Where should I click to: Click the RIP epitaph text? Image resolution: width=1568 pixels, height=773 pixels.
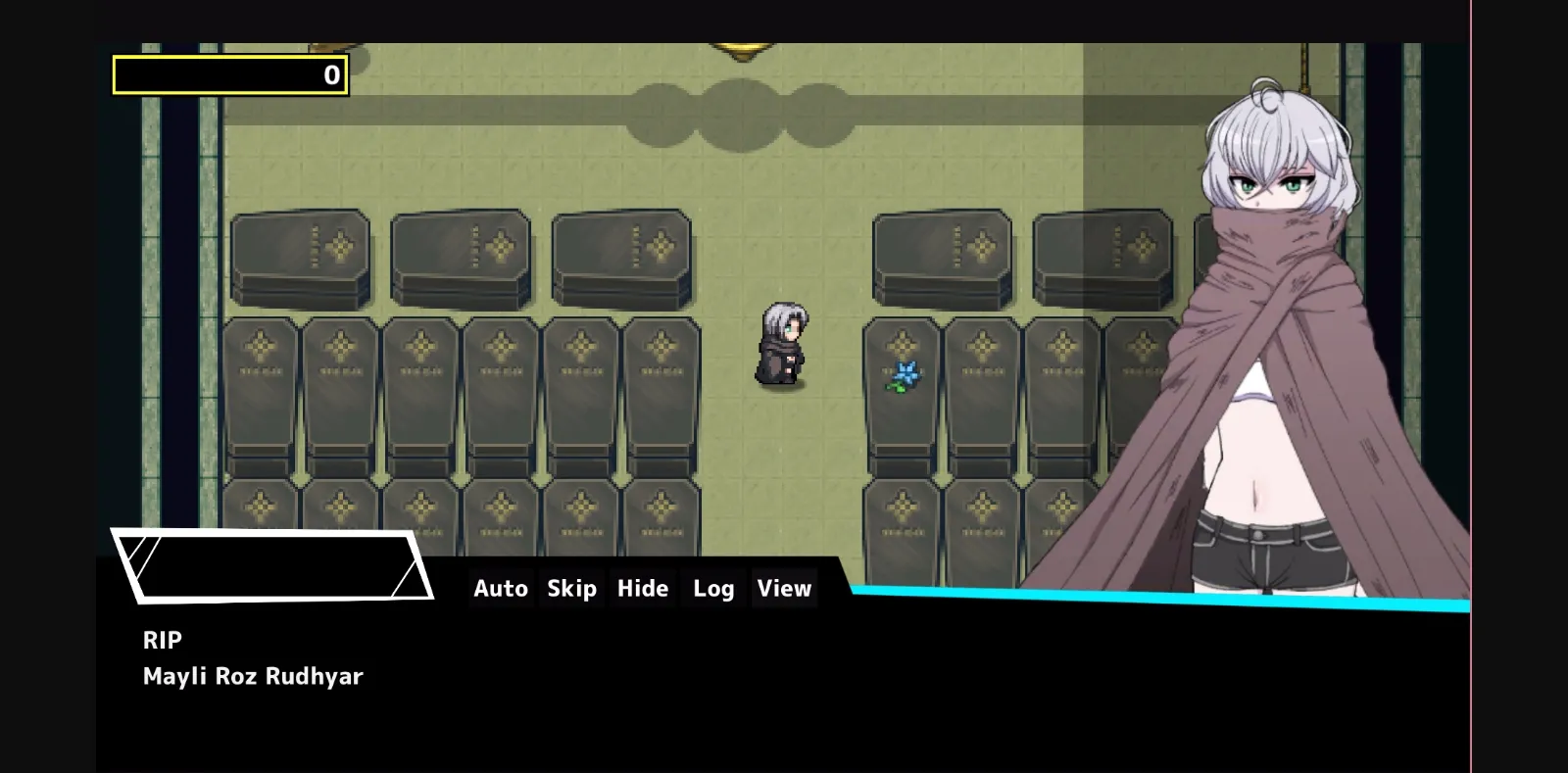pos(163,640)
